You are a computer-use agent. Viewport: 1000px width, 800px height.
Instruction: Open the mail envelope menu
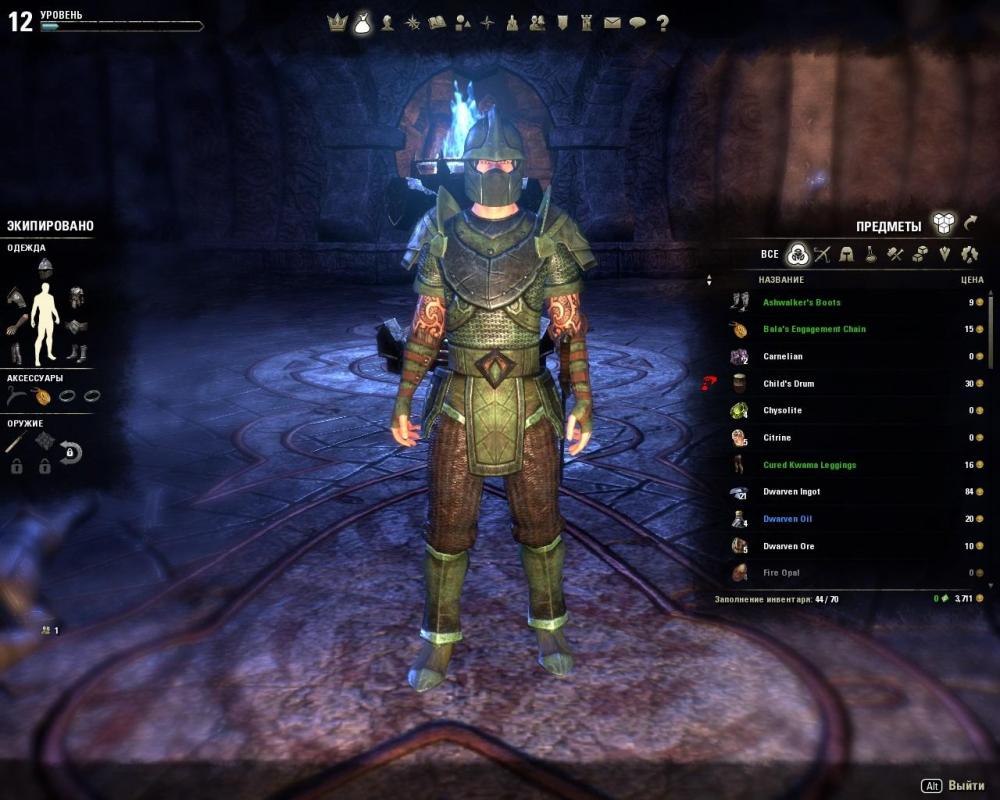click(612, 22)
